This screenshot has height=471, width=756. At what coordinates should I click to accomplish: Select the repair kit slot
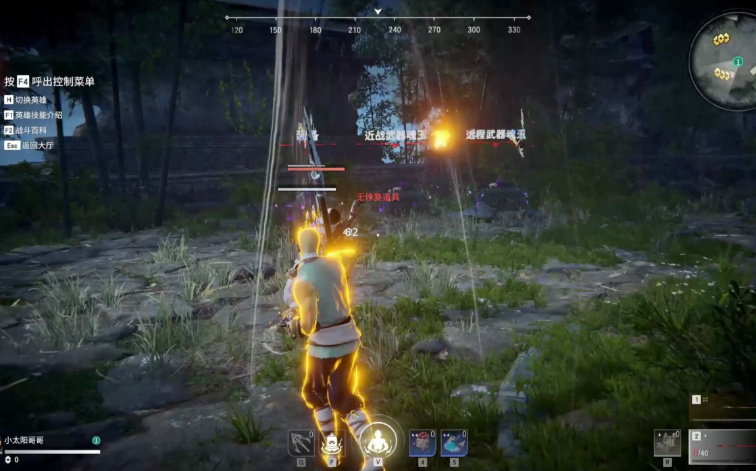coord(667,442)
